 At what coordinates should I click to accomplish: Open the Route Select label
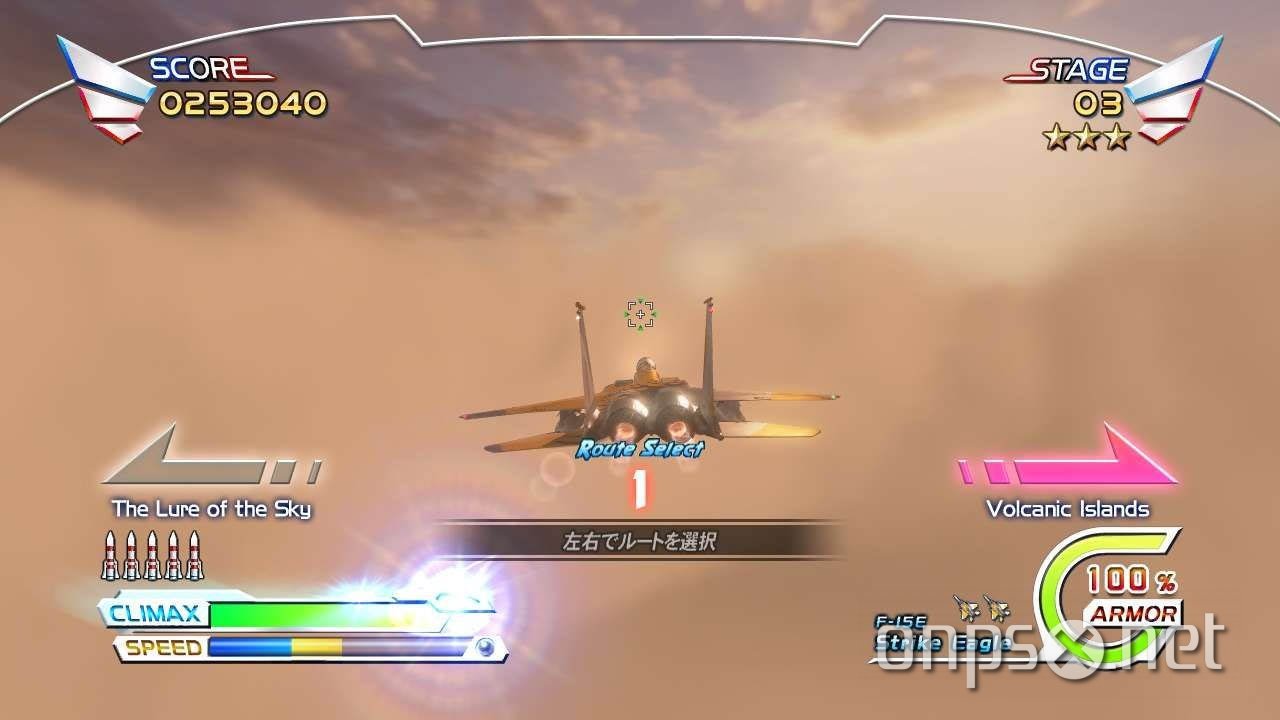640,450
